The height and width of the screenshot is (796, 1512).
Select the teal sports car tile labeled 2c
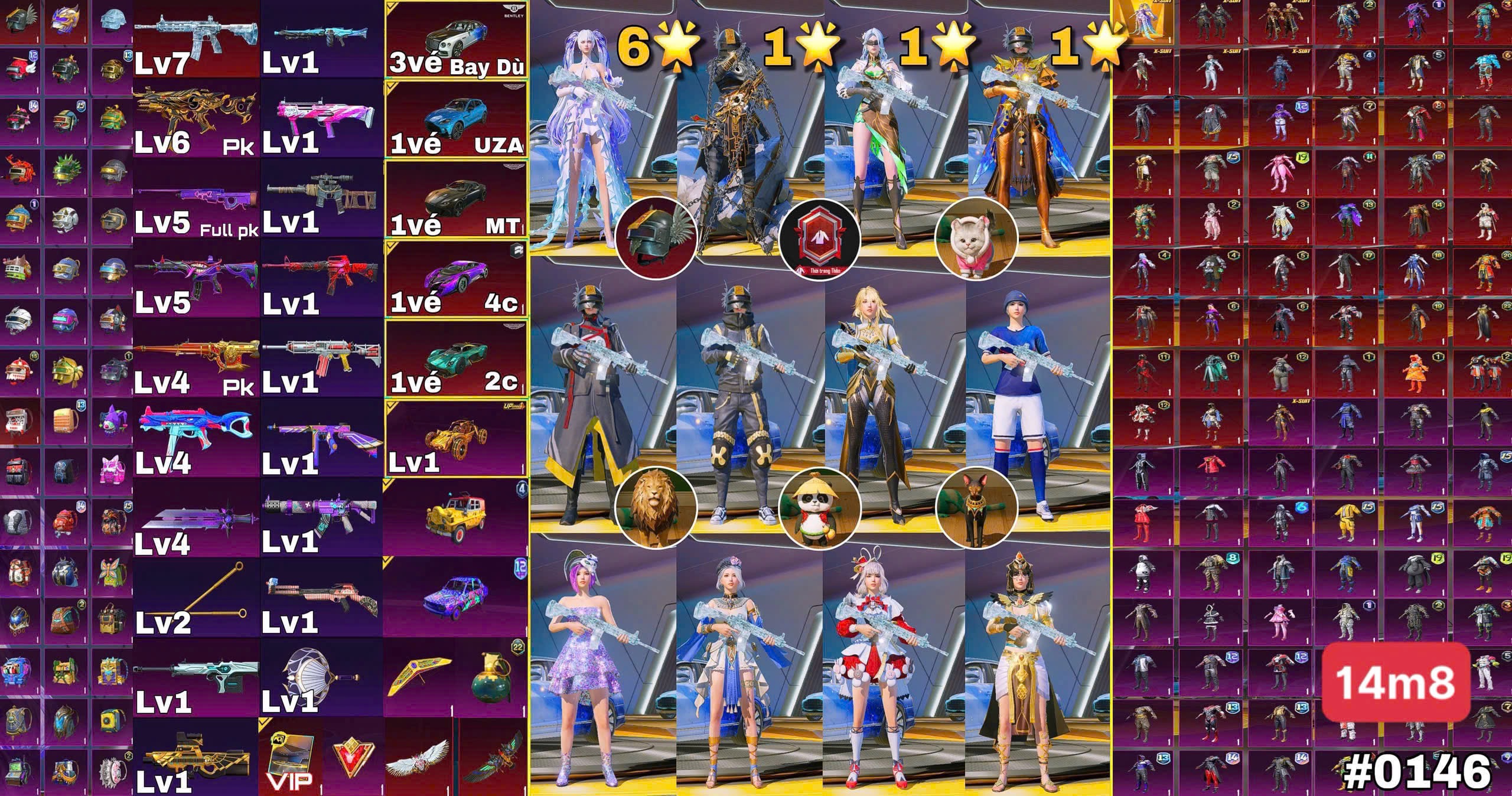(x=456, y=358)
